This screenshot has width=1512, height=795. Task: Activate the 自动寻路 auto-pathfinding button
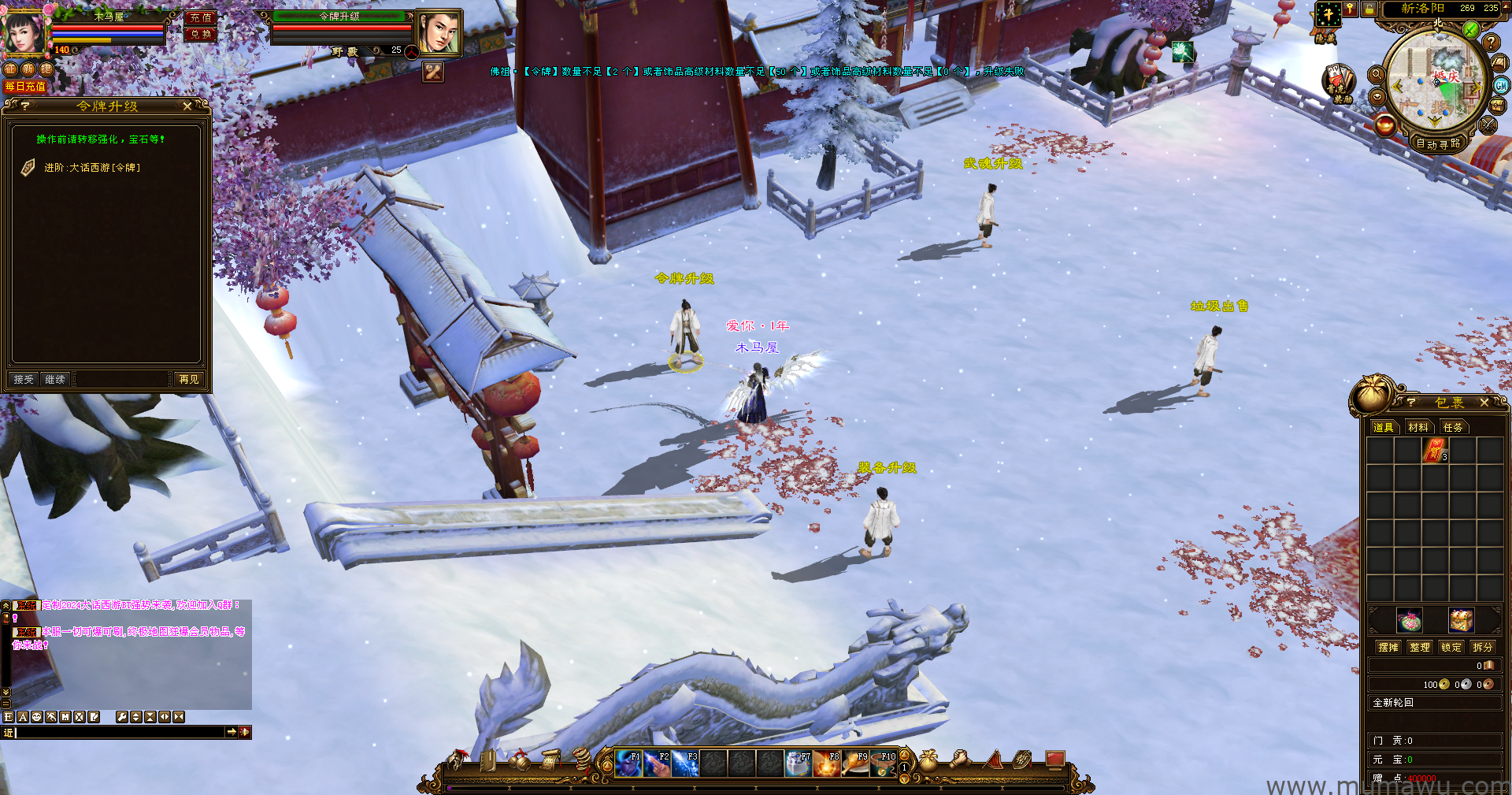click(1438, 143)
